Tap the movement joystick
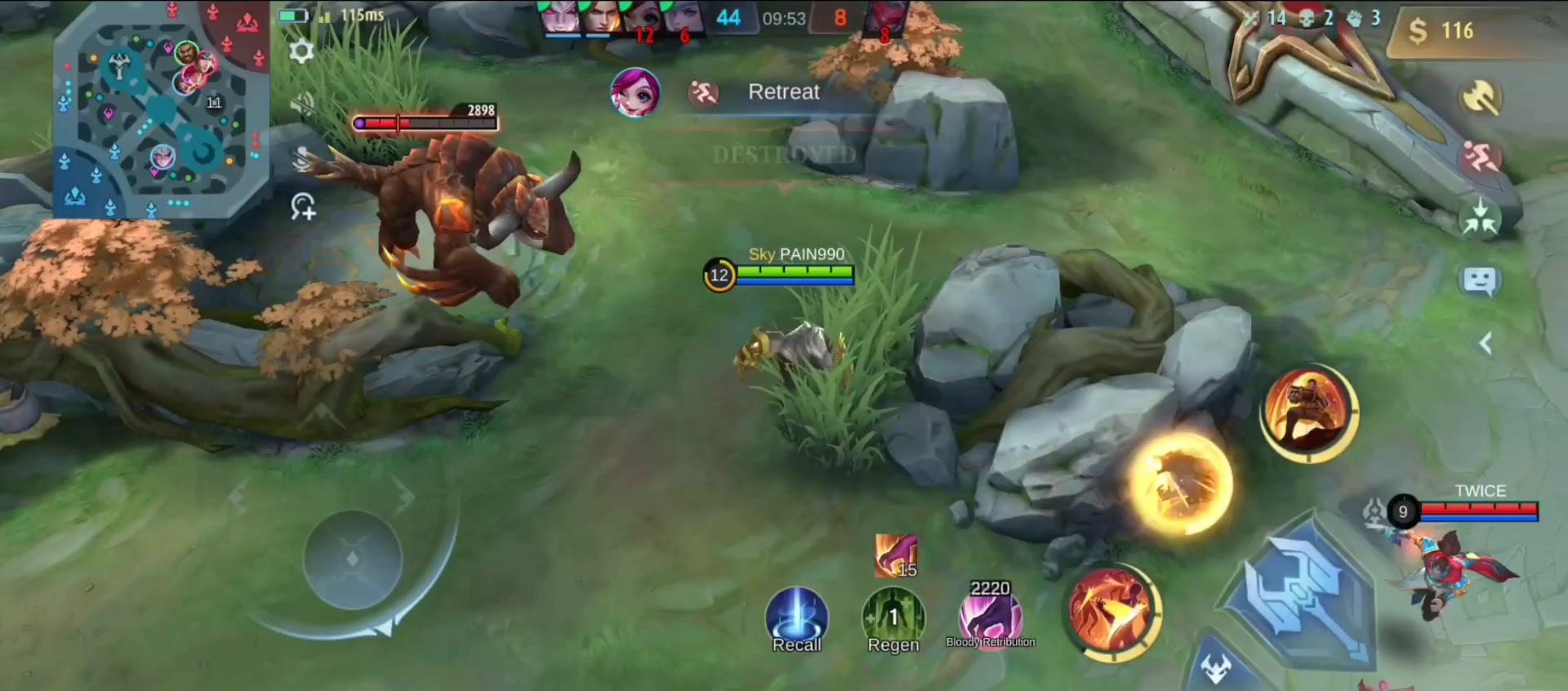This screenshot has width=1568, height=691. 353,559
